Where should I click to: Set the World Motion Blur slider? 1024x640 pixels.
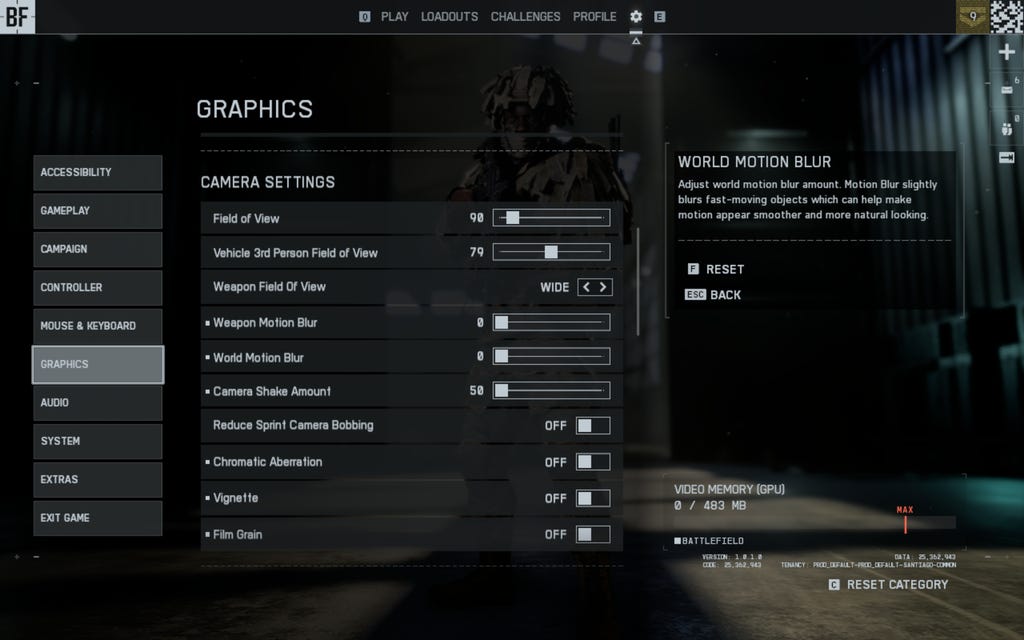click(x=551, y=357)
